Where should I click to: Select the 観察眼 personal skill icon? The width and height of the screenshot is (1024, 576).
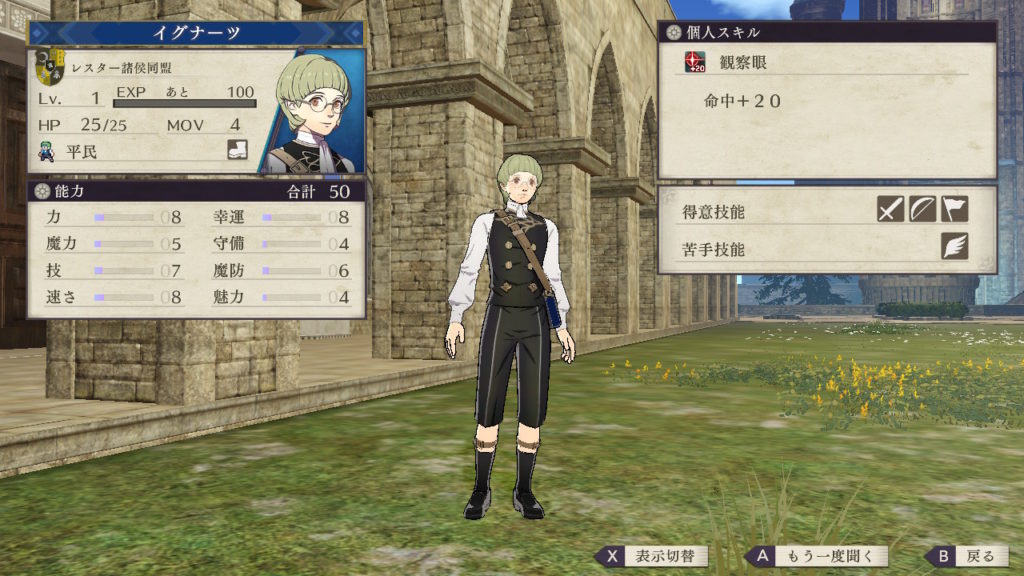pos(695,62)
